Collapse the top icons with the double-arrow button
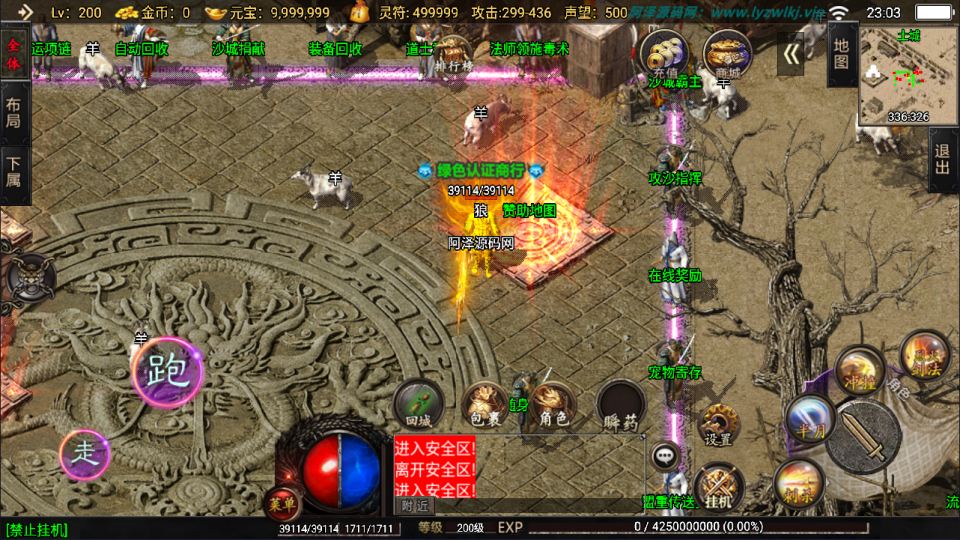960x540 pixels. tap(791, 52)
